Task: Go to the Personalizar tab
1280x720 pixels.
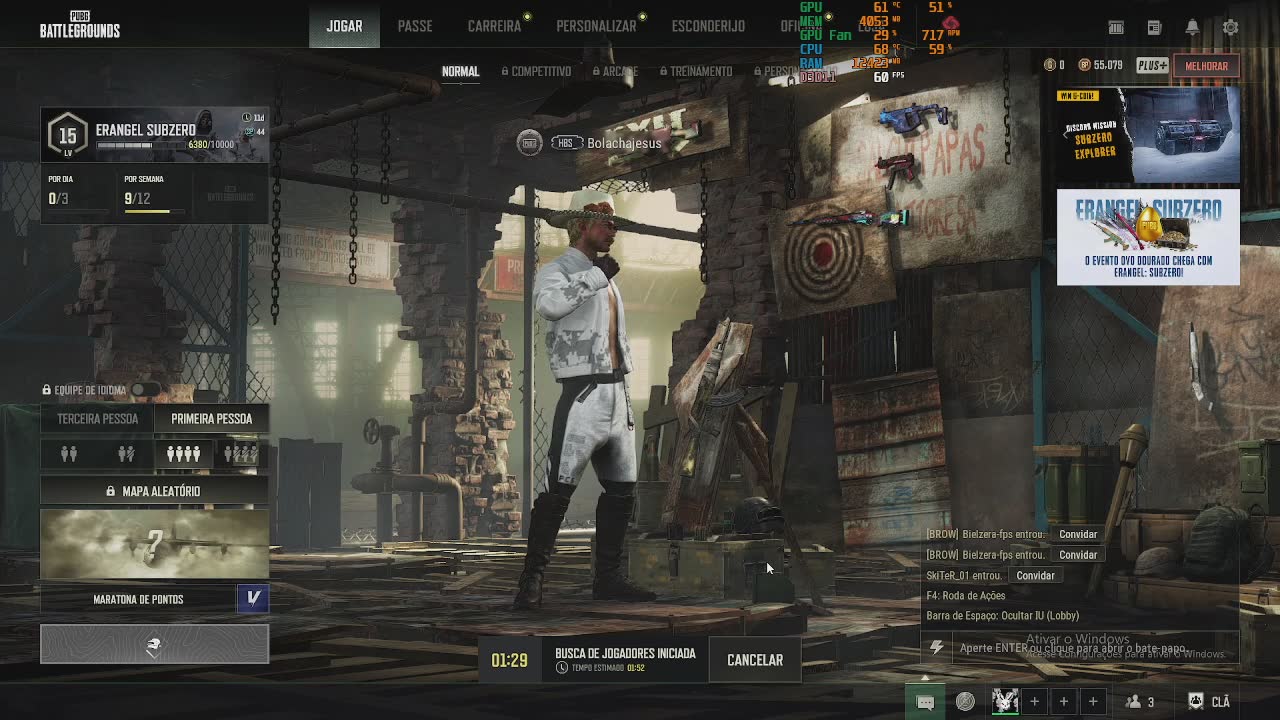Action: 596,26
